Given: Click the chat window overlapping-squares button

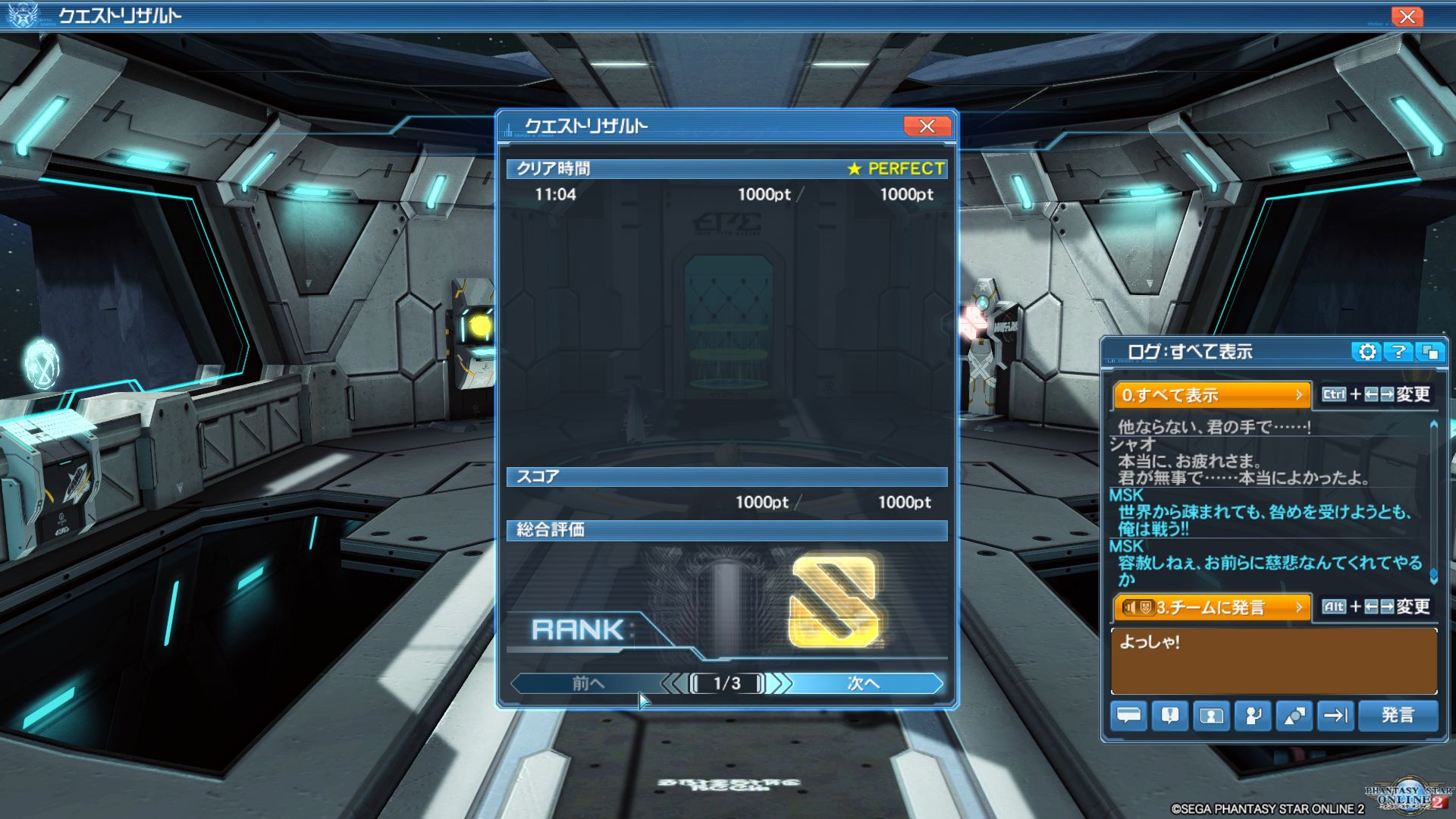Looking at the screenshot, I should pyautogui.click(x=1430, y=352).
